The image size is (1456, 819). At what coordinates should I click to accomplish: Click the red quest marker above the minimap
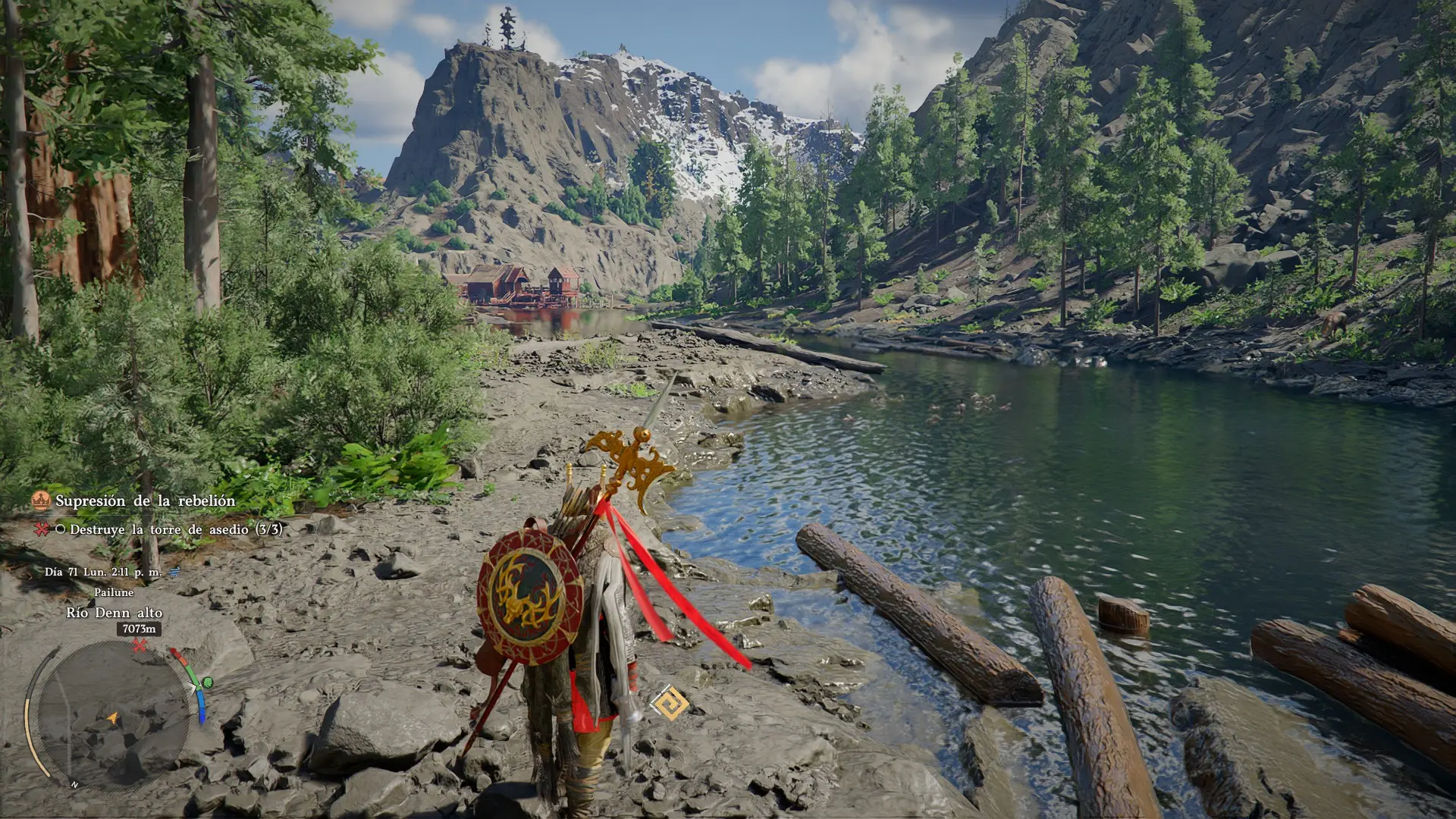click(x=140, y=646)
